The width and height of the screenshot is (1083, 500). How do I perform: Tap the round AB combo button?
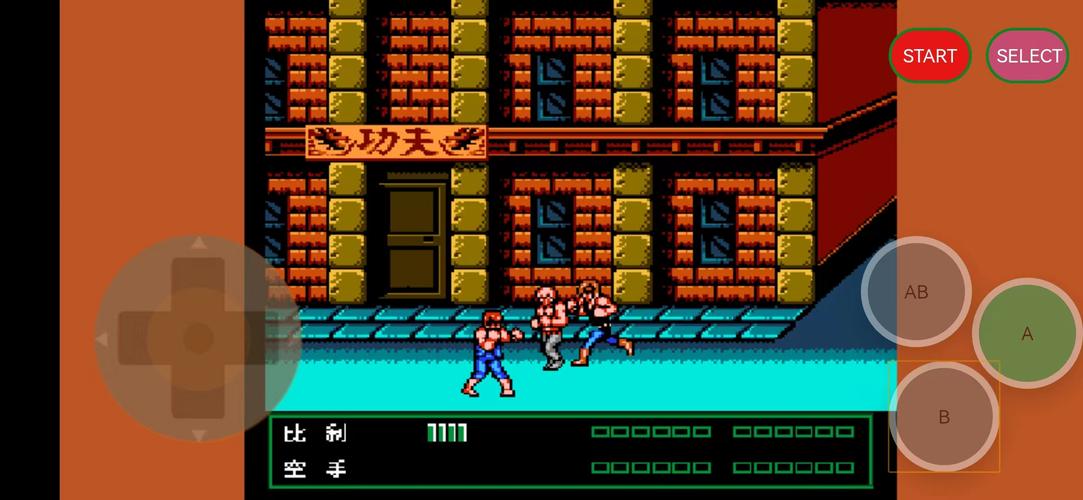point(916,292)
